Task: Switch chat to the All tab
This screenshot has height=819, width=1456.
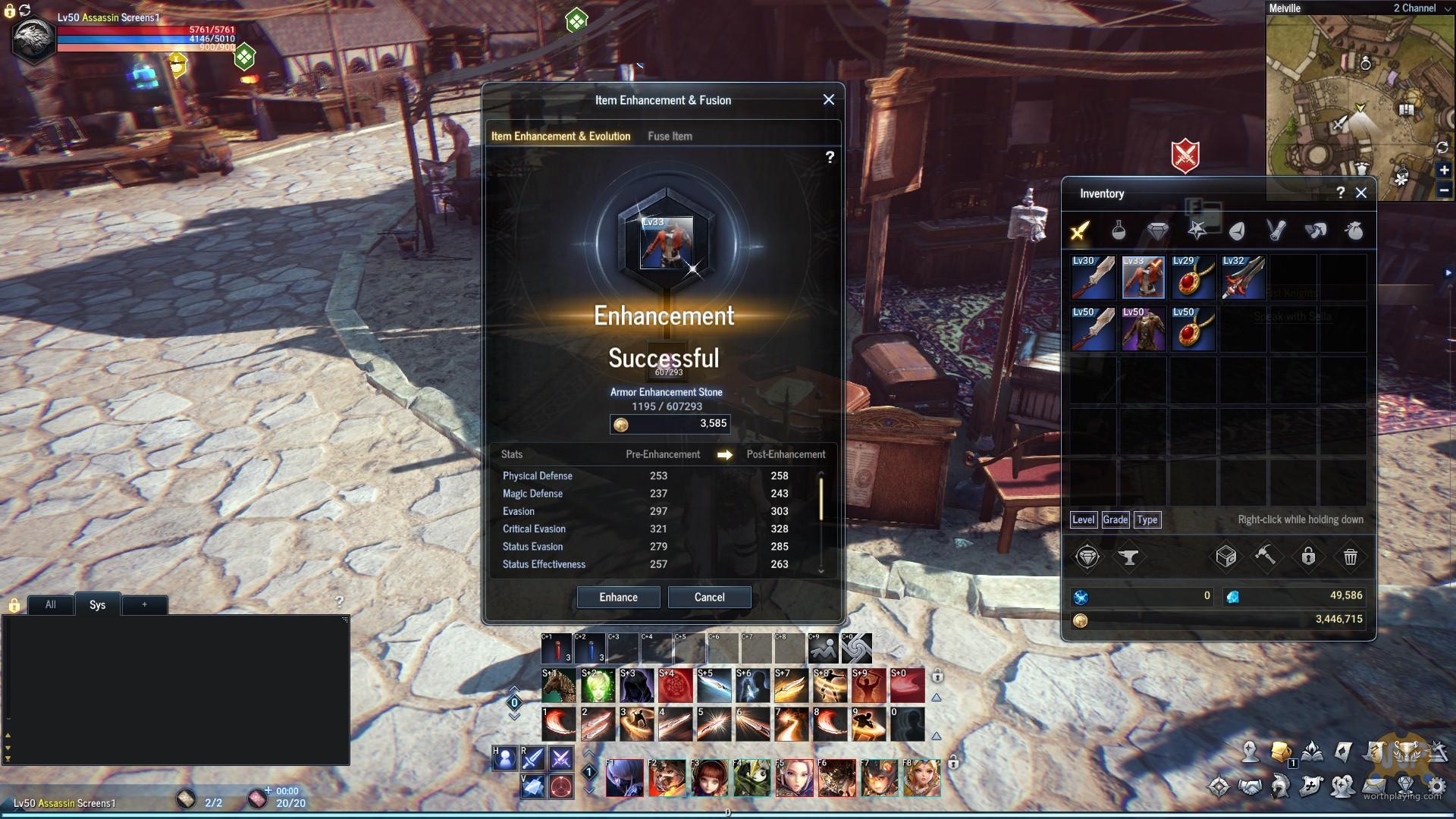Action: [51, 604]
